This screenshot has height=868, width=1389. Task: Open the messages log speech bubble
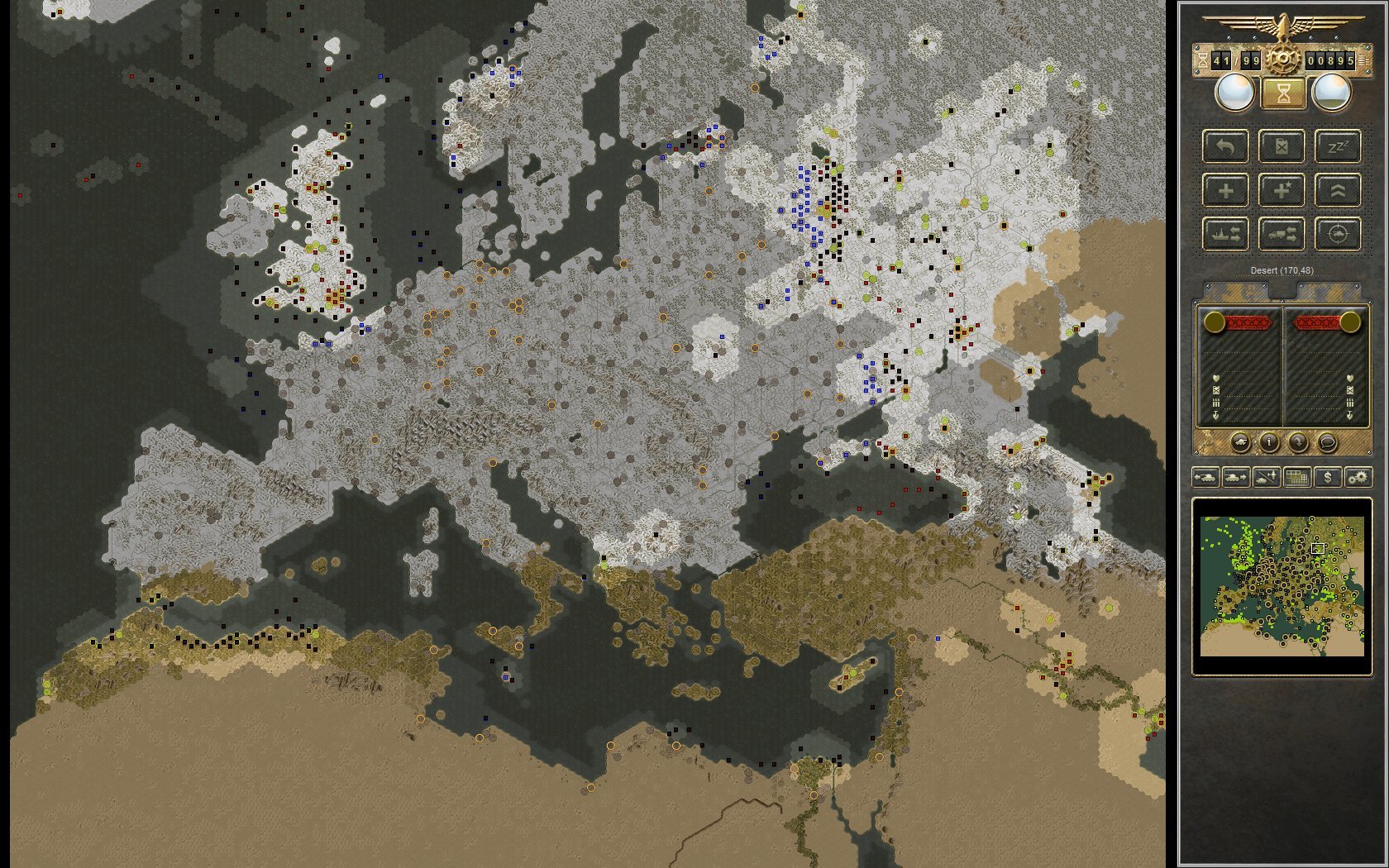coord(1328,442)
